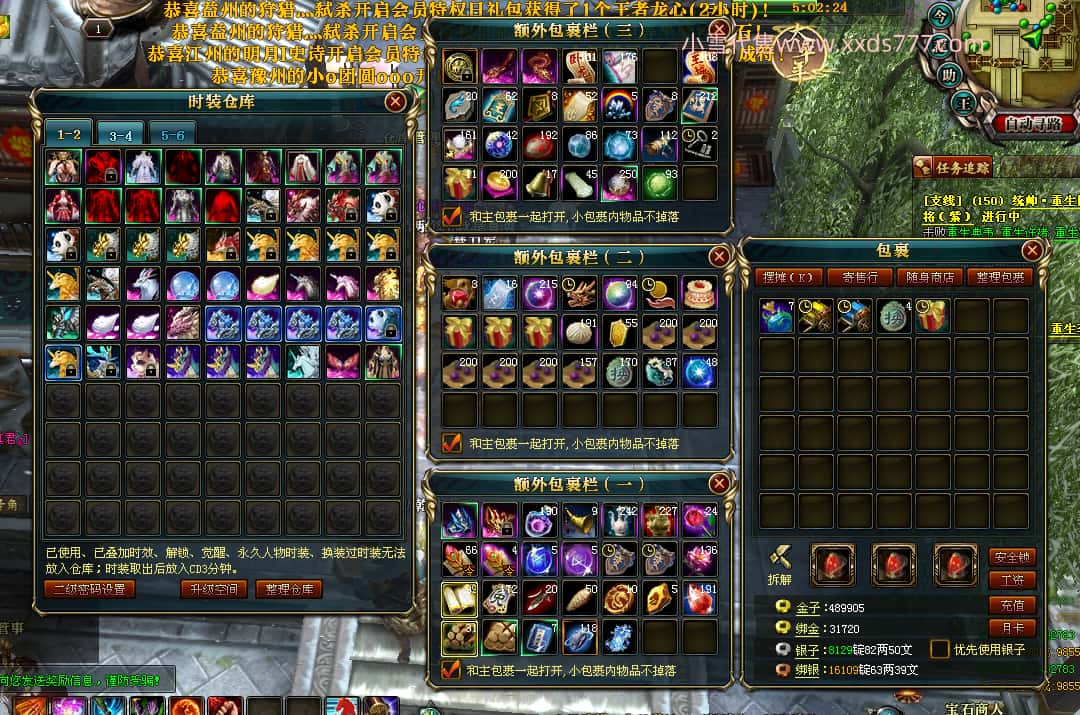Close the 包裹 bag window

click(1032, 250)
